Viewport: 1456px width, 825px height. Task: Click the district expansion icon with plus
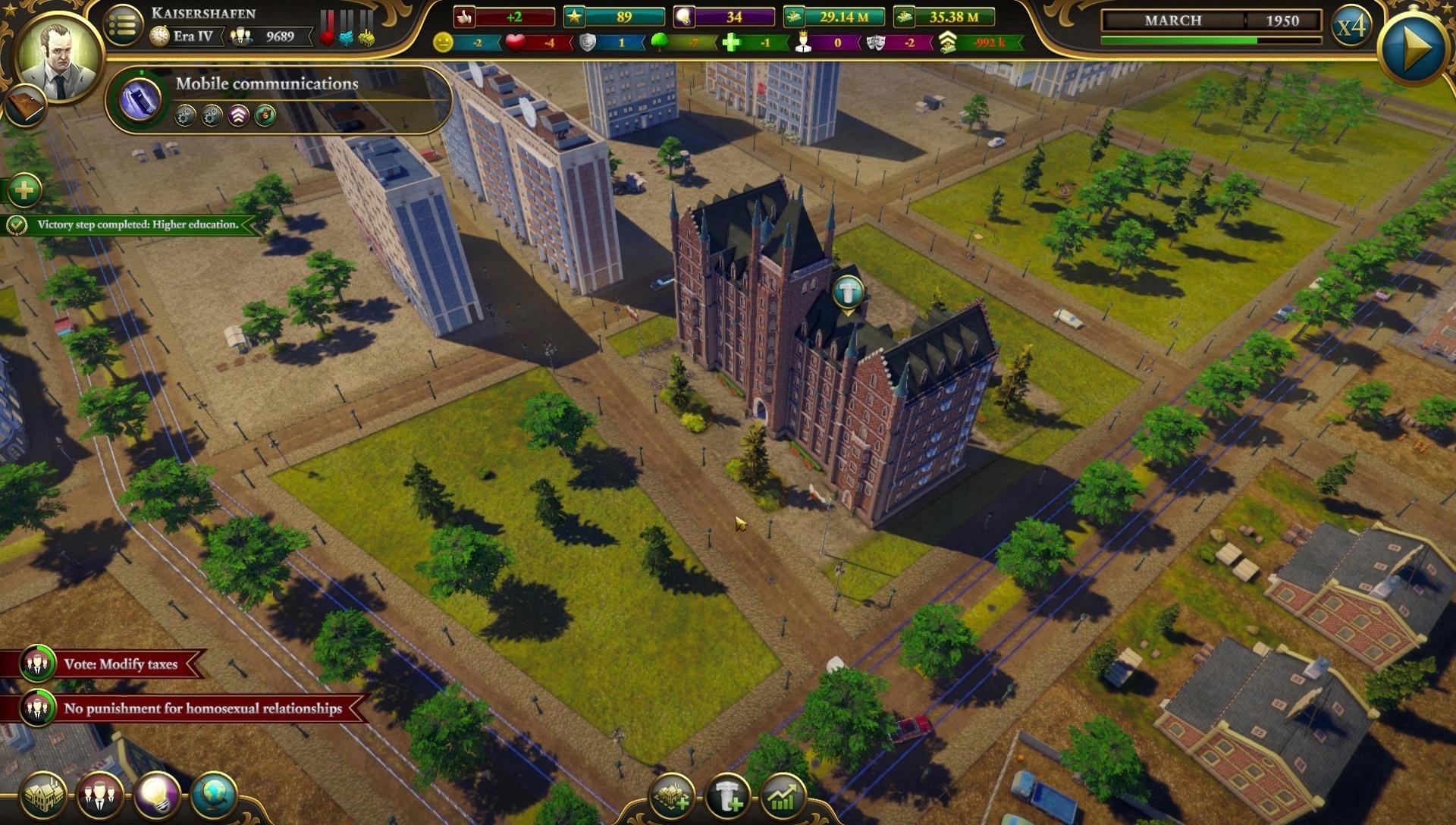[673, 797]
